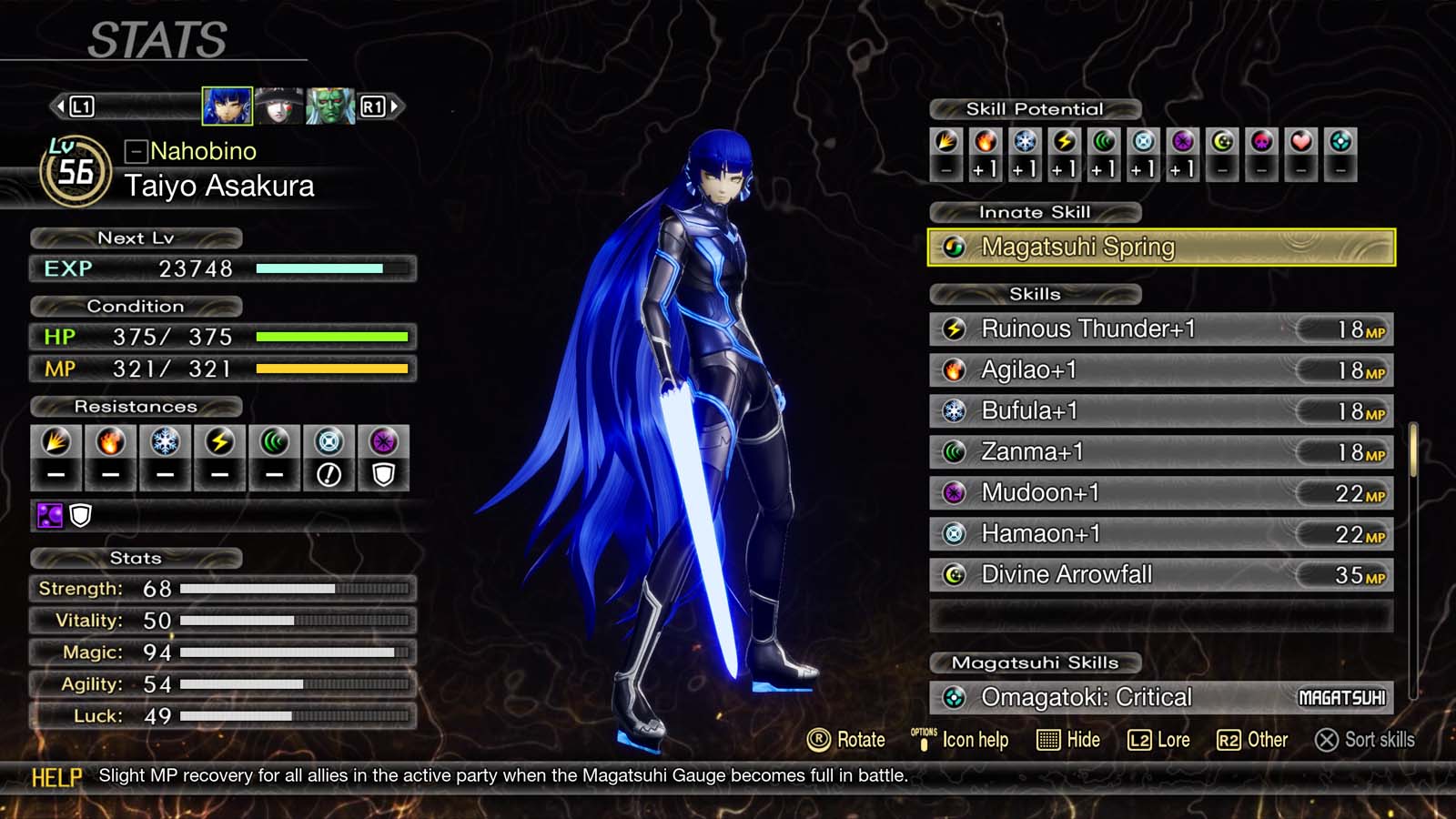1456x819 pixels.
Task: Click the almighty icon next to Divine Arrowfall
Action: pyautogui.click(x=954, y=574)
